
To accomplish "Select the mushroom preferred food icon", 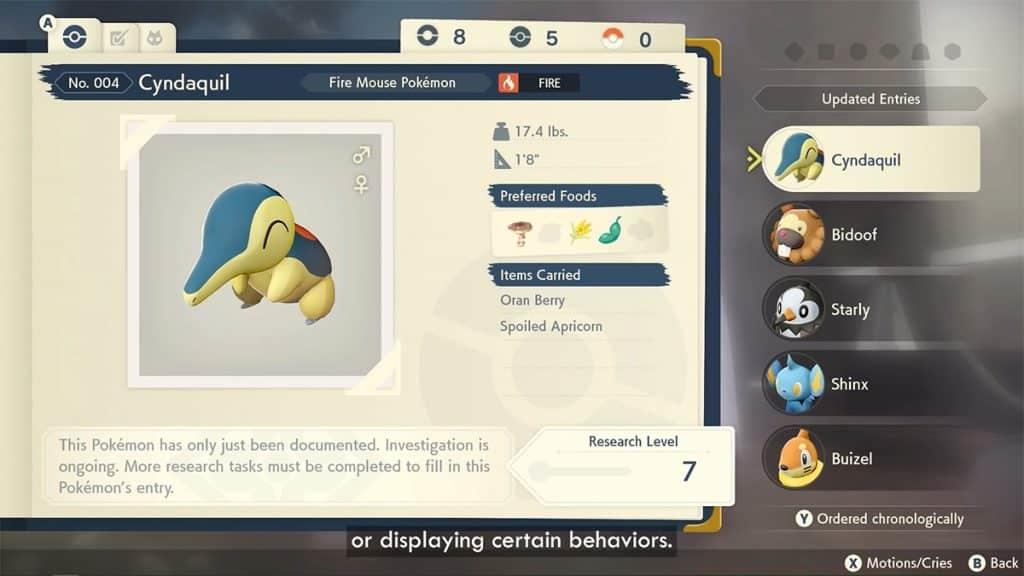I will (518, 232).
